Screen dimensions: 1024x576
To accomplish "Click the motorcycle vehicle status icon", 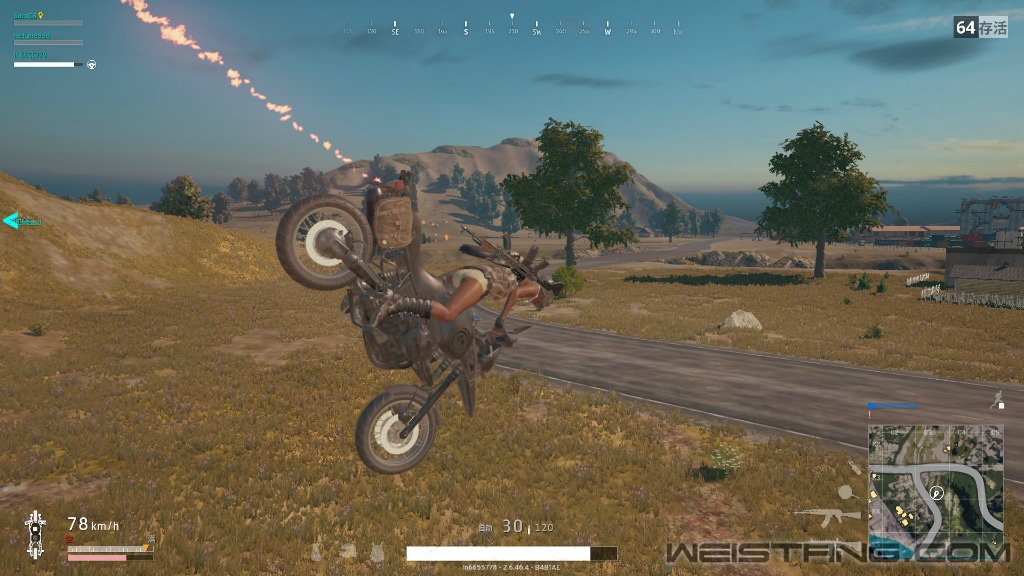I will pyautogui.click(x=35, y=535).
